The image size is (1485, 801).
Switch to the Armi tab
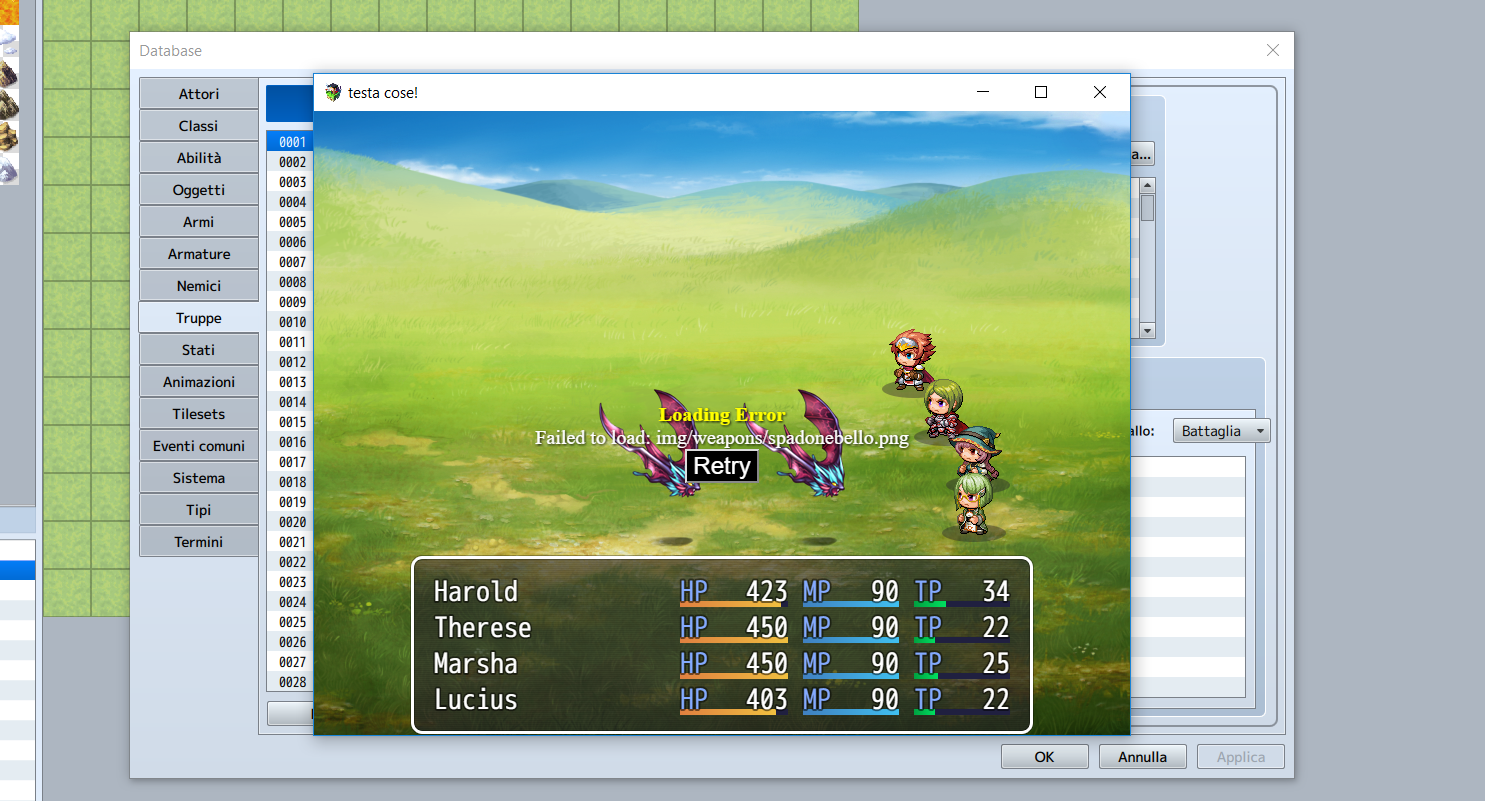tap(199, 222)
